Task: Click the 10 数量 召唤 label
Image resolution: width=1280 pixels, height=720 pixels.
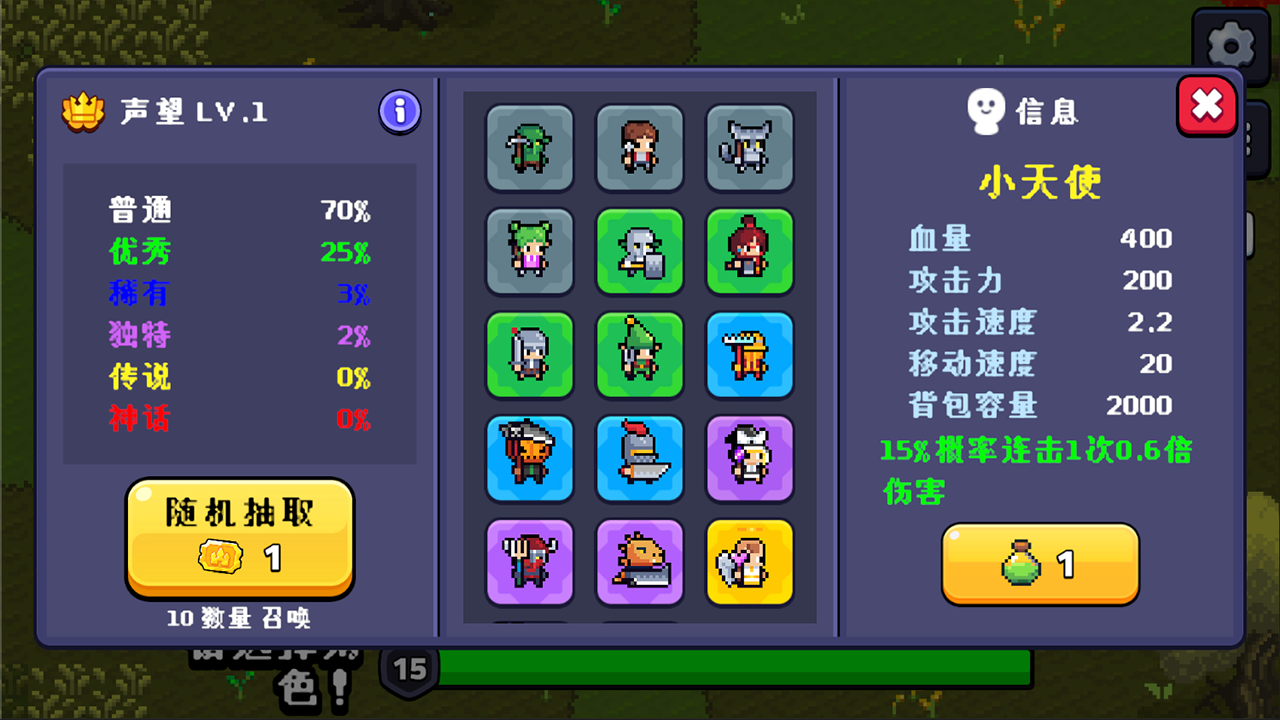Action: tap(239, 620)
